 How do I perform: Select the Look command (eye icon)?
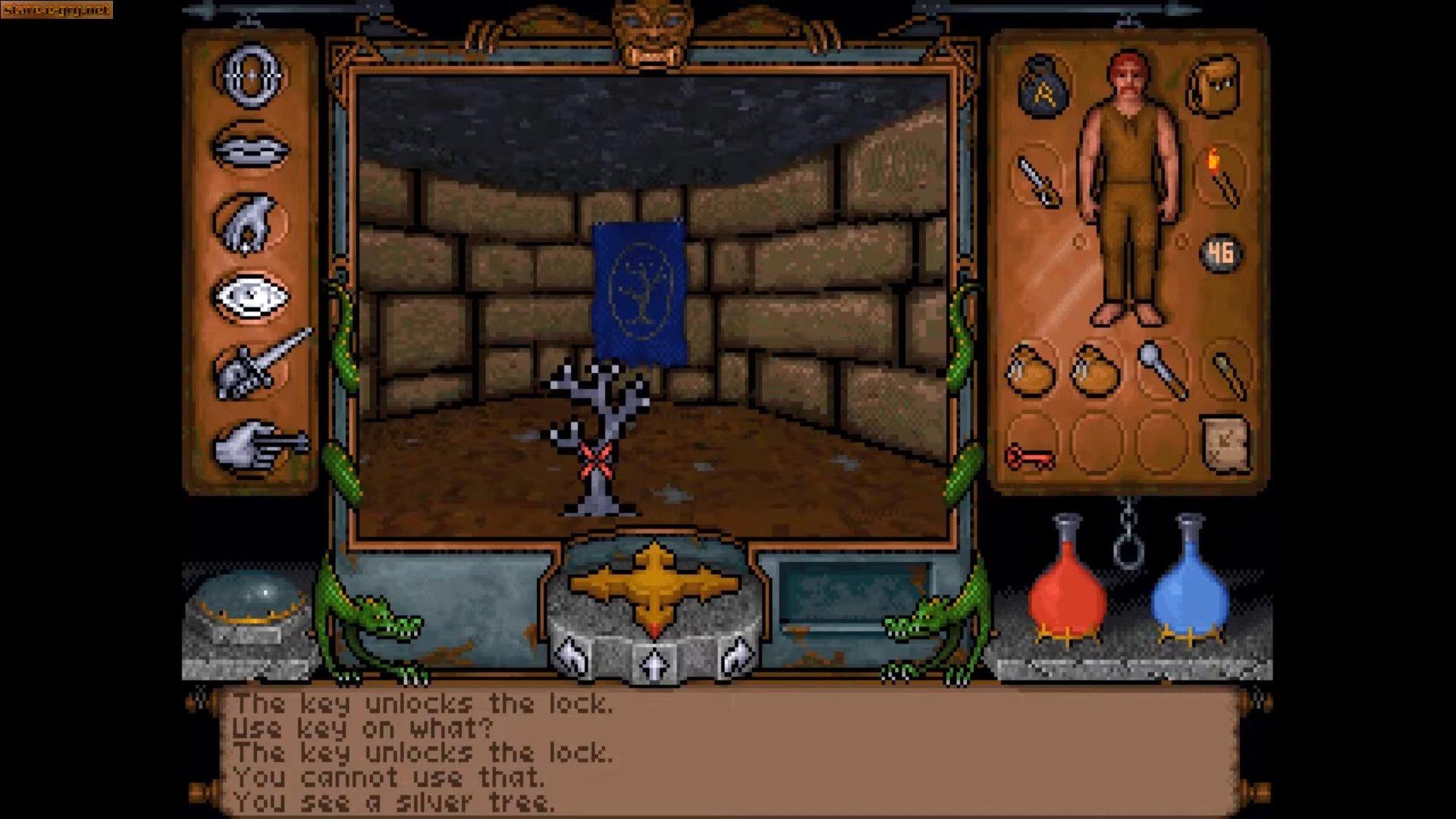pos(253,296)
